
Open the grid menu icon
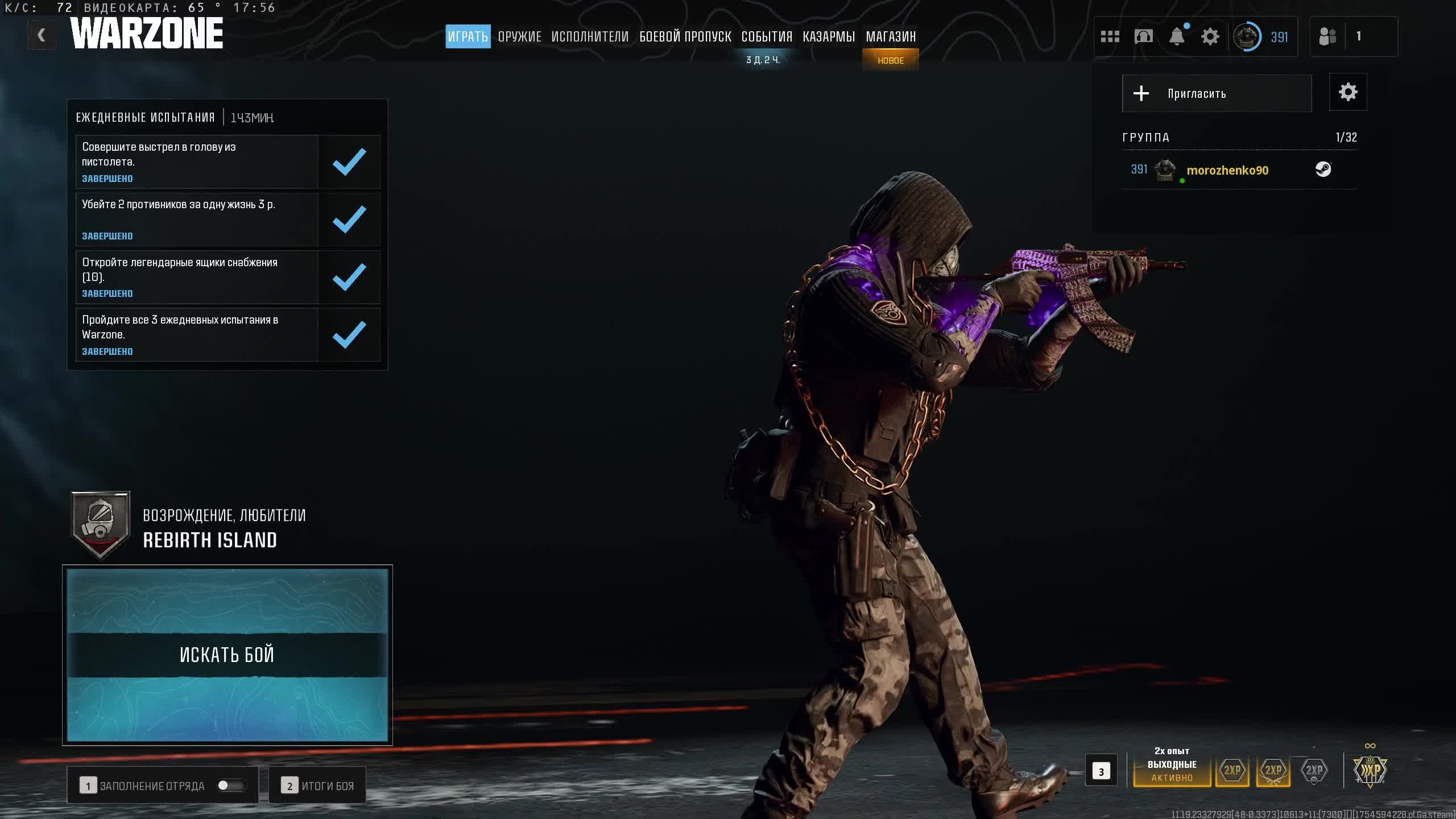[1110, 37]
